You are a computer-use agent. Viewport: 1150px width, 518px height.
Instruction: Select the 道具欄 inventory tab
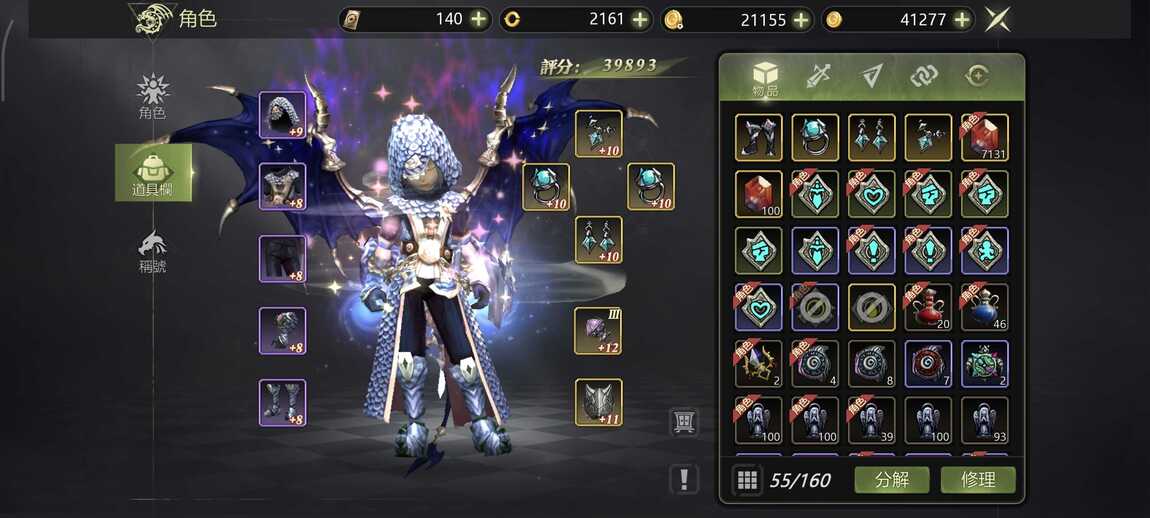pos(153,172)
